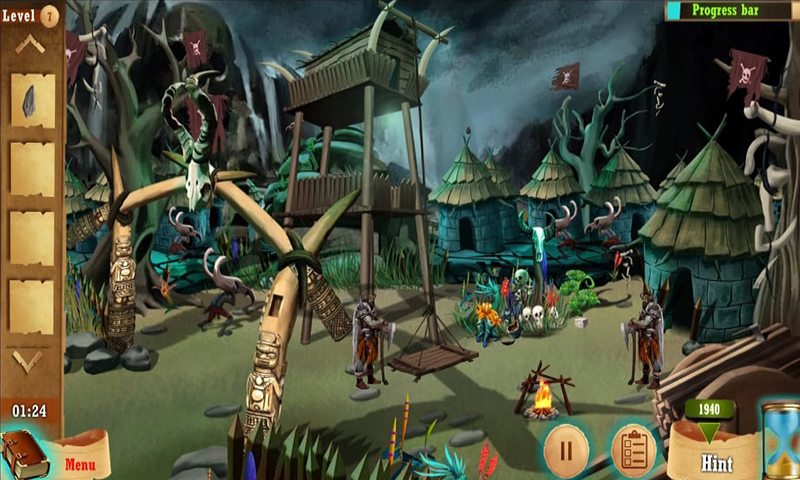Select the stone shard inventory slot
This screenshot has width=800, height=480.
pos(31,100)
